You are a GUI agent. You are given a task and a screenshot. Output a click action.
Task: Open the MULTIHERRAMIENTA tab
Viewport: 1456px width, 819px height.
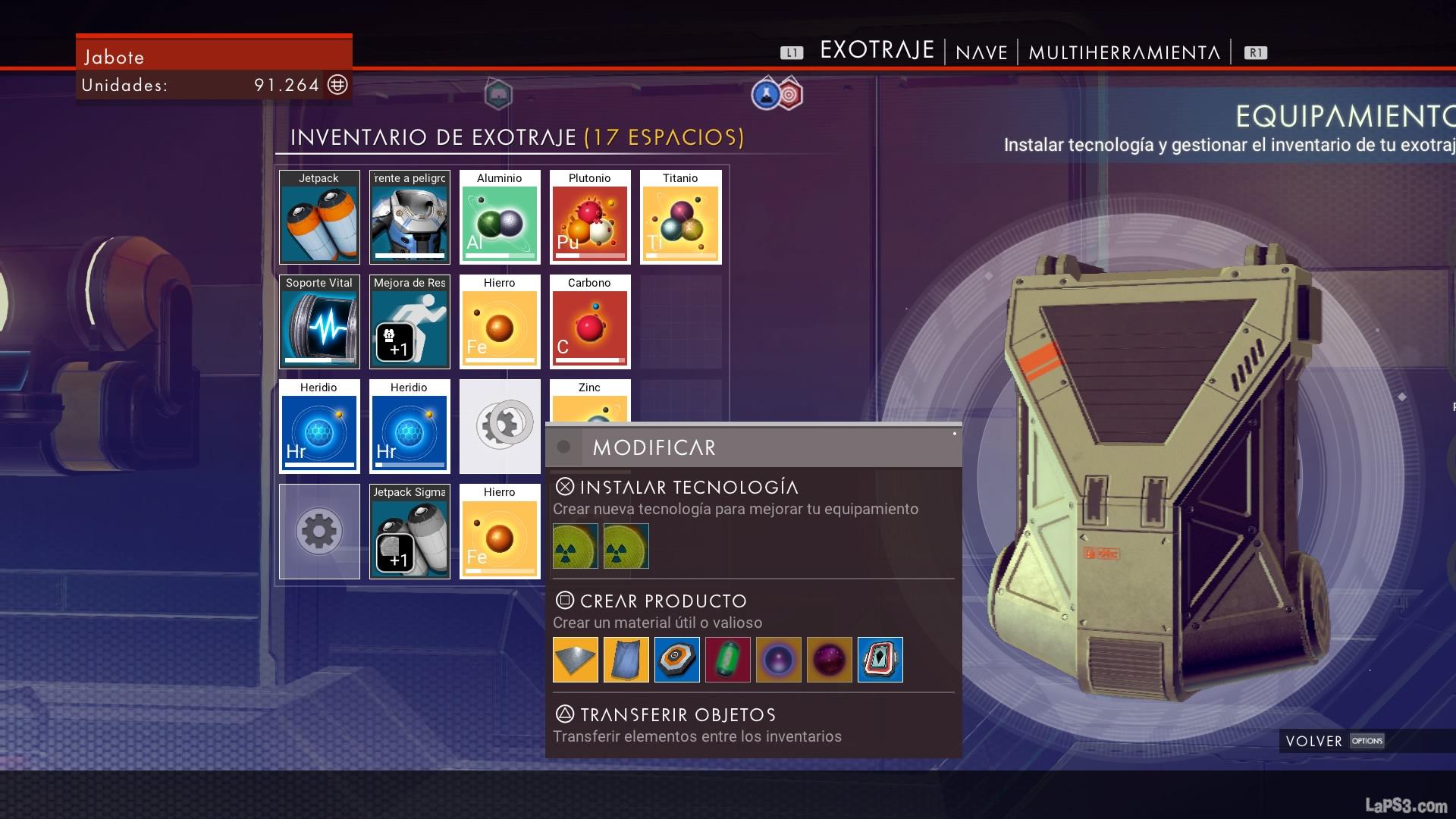coord(1124,52)
